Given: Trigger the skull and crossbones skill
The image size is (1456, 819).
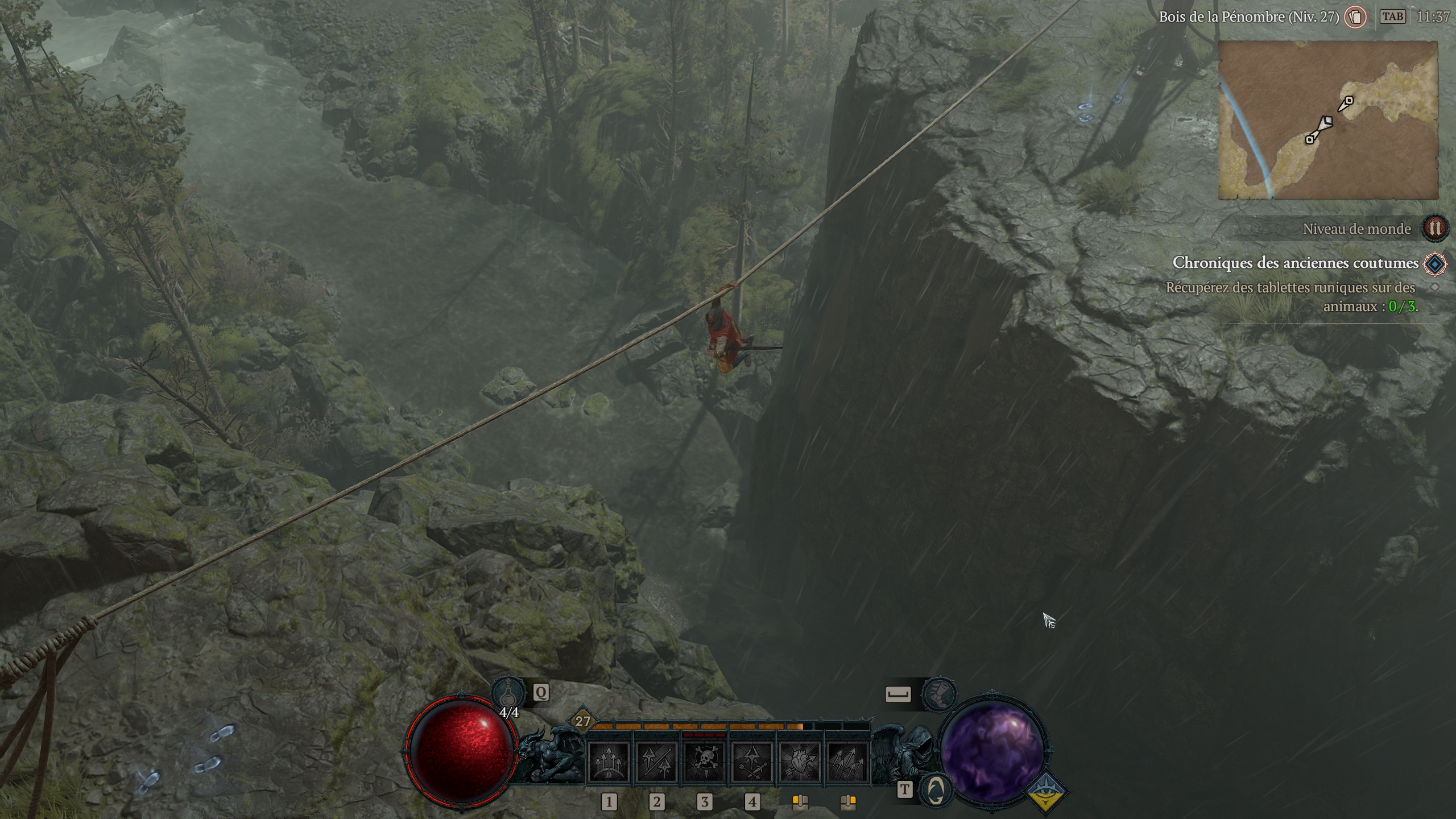Looking at the screenshot, I should coord(704,762).
